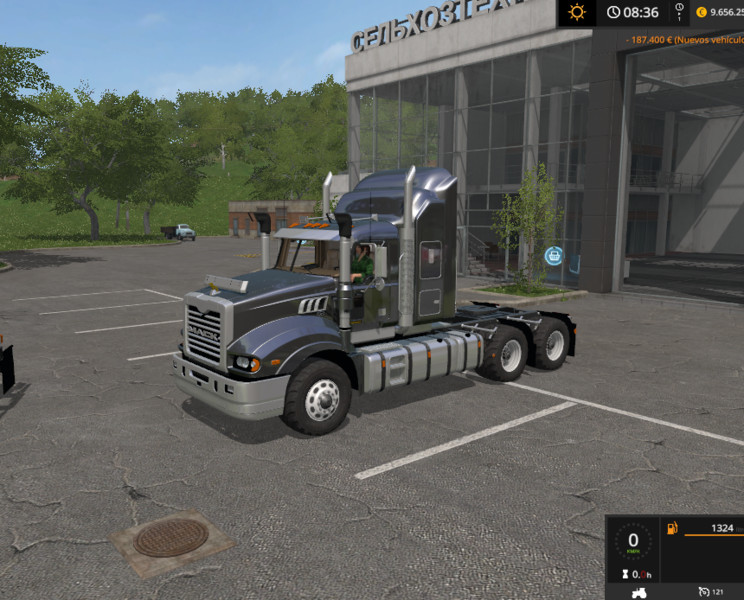Open the sunny weather forecast icon
Screen dimensions: 744x600
pyautogui.click(x=577, y=13)
